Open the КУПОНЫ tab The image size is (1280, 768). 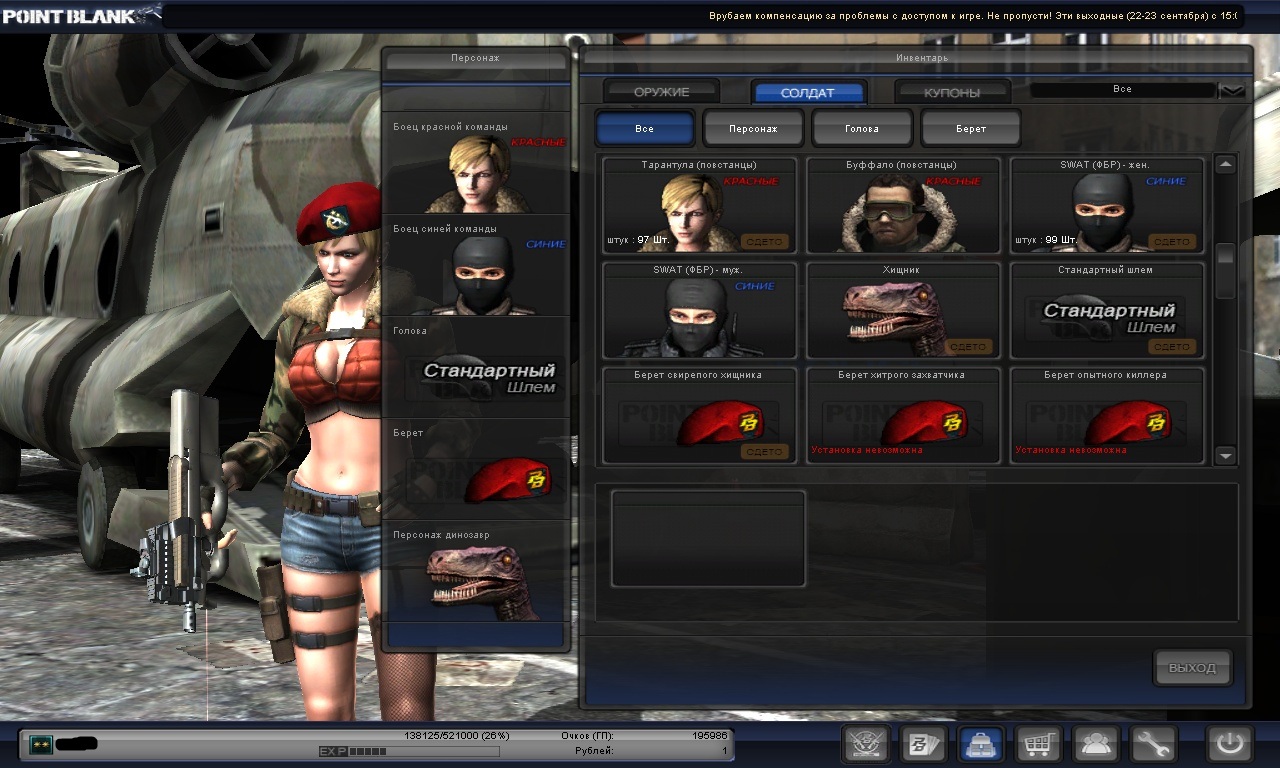pyautogui.click(x=952, y=93)
